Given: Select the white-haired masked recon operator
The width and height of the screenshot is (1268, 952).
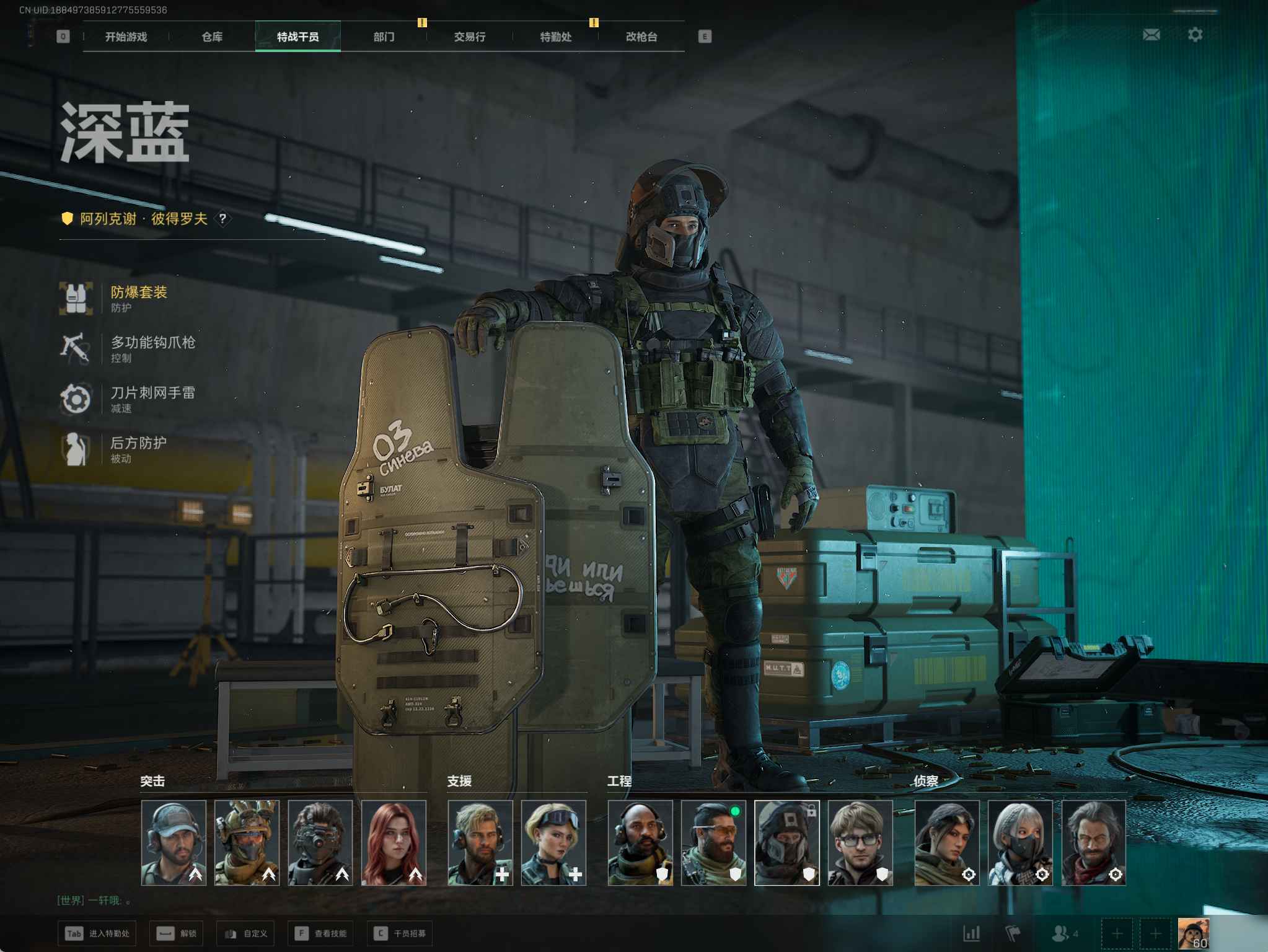Looking at the screenshot, I should click(1020, 842).
